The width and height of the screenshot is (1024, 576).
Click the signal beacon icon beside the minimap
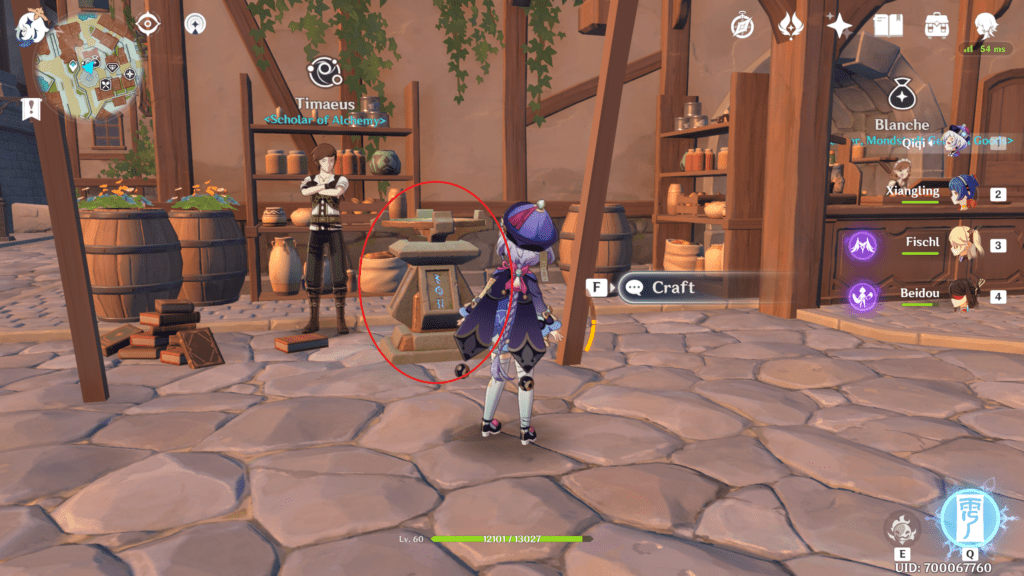(x=196, y=23)
